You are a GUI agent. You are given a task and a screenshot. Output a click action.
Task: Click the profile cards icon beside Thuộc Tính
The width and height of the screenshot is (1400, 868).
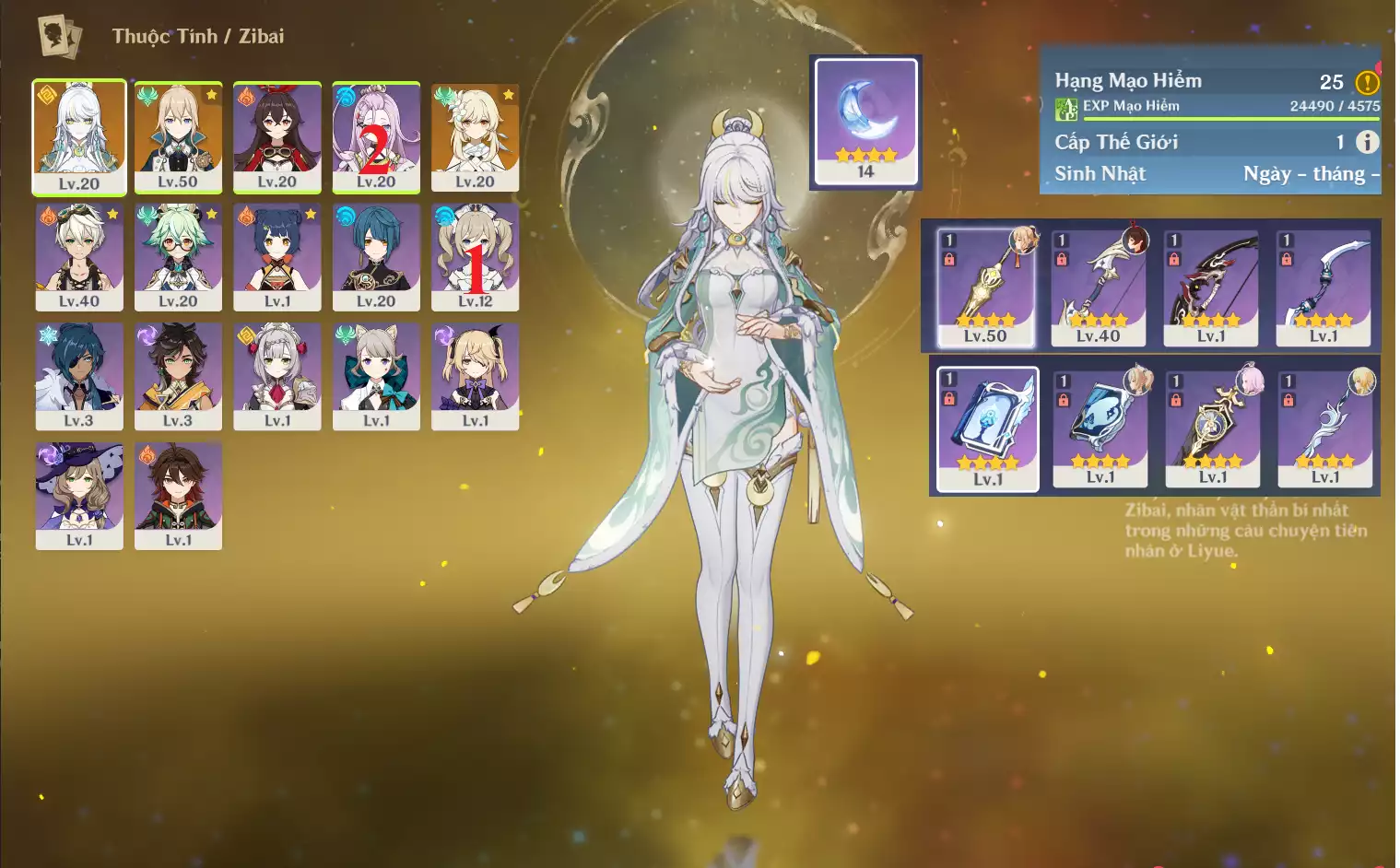click(x=60, y=37)
